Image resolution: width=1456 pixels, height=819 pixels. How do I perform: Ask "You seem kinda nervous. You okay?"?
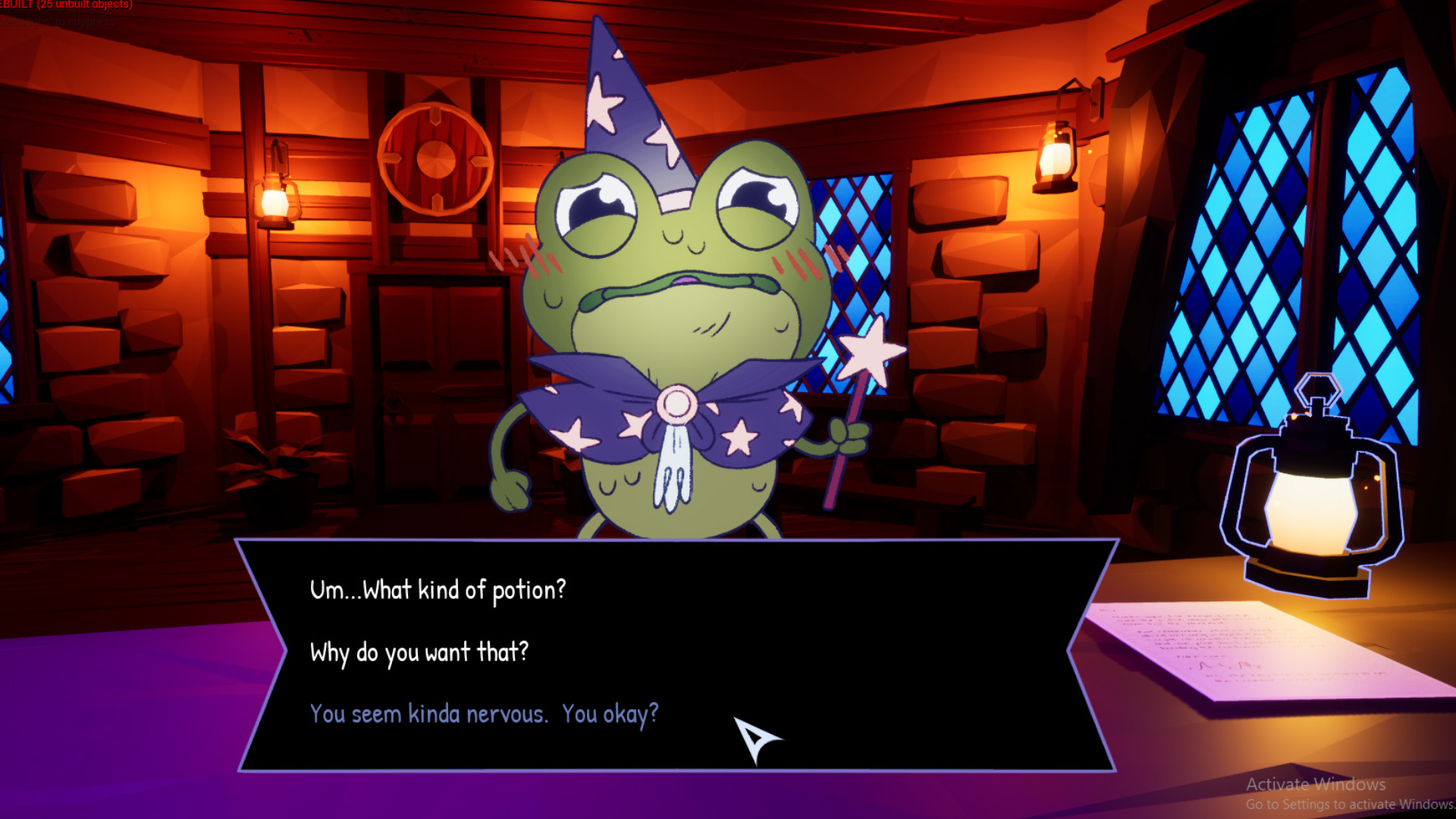click(x=484, y=714)
